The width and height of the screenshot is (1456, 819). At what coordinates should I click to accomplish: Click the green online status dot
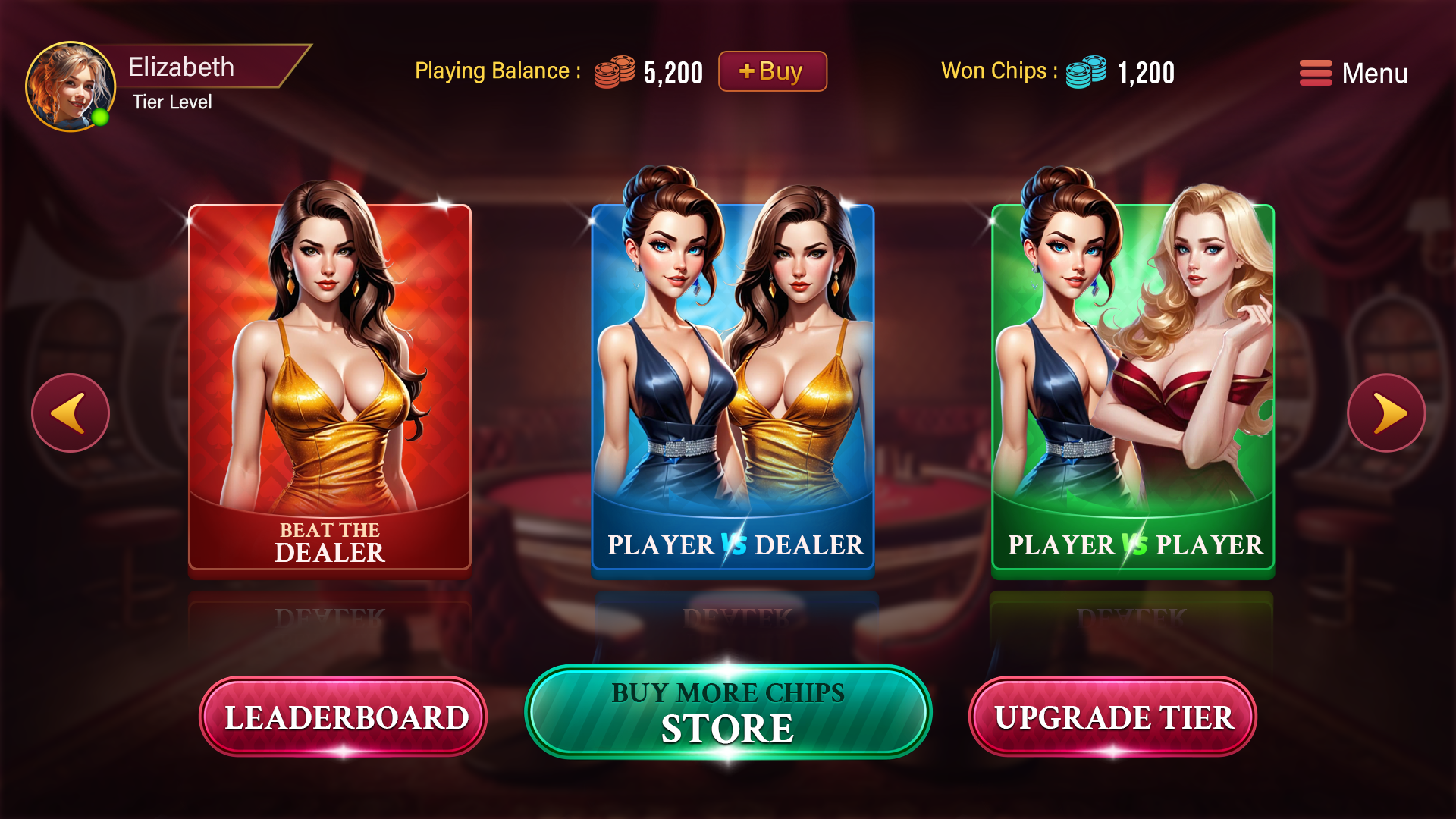[x=101, y=118]
